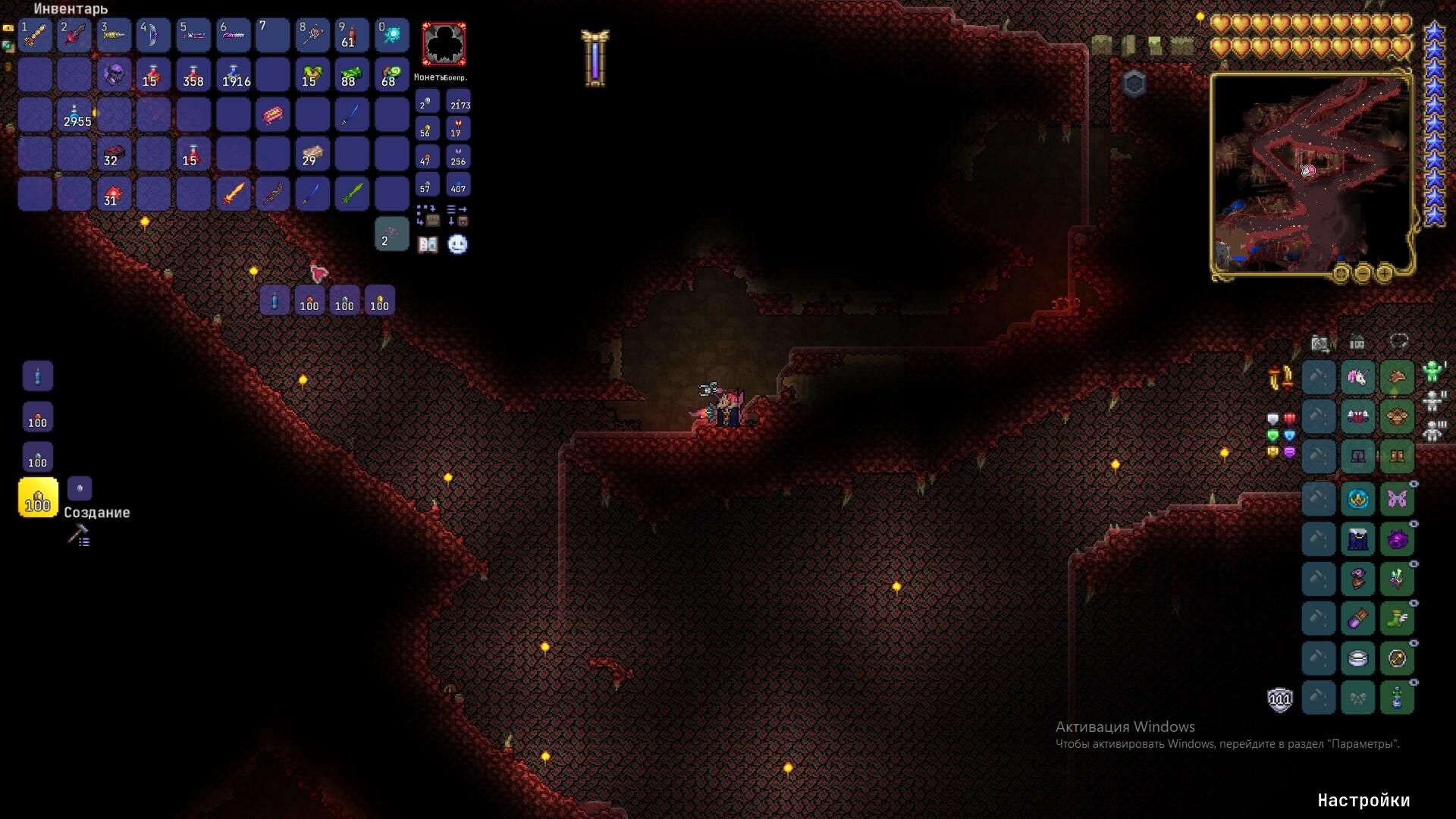The width and height of the screenshot is (1456, 819).
Task: Select the pink treasure bag item
Action: point(272,115)
